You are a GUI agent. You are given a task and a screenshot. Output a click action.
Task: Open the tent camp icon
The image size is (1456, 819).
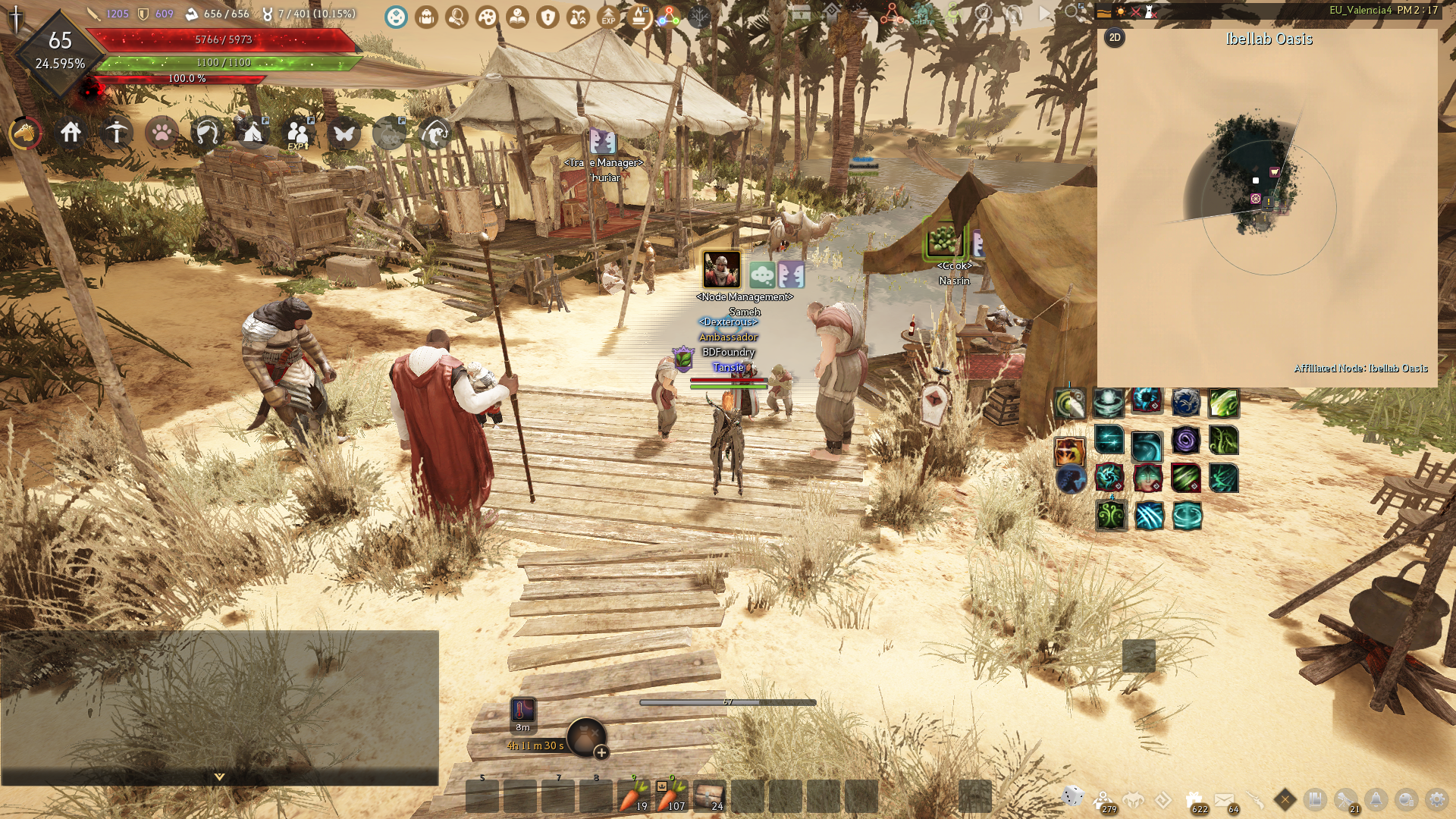click(253, 133)
